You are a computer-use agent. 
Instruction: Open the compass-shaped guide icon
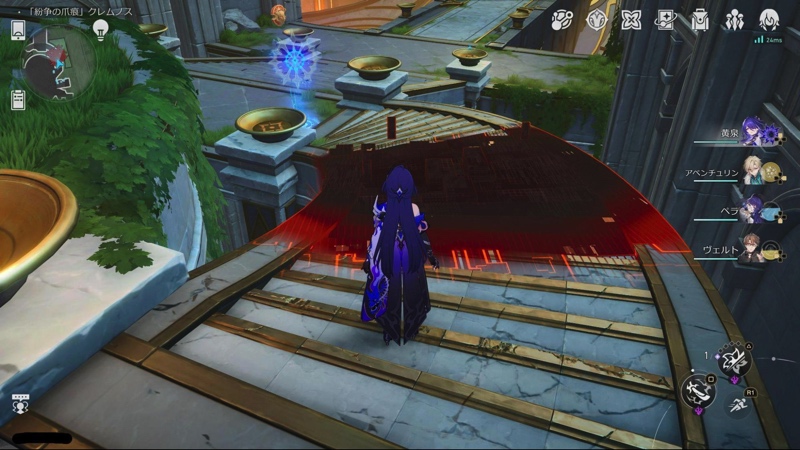coord(596,19)
